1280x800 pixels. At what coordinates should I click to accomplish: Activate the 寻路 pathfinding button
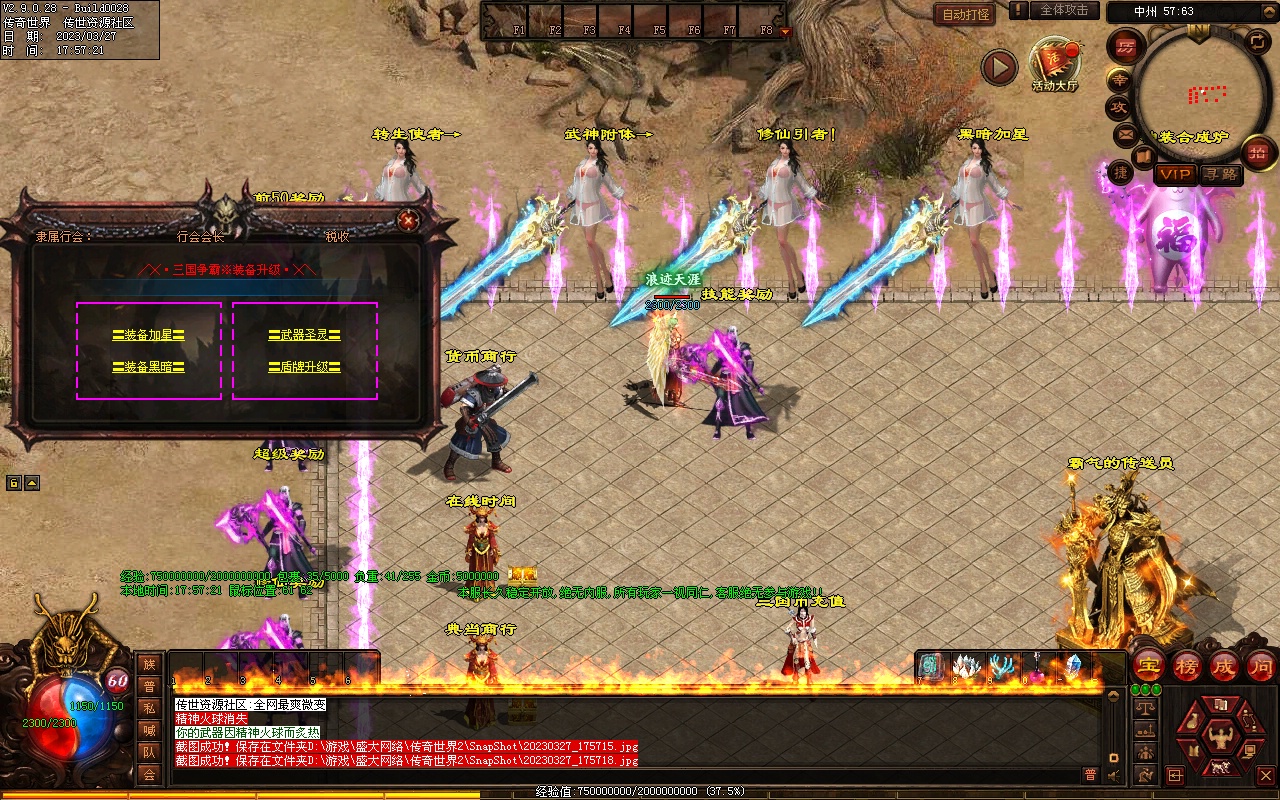(x=1221, y=174)
